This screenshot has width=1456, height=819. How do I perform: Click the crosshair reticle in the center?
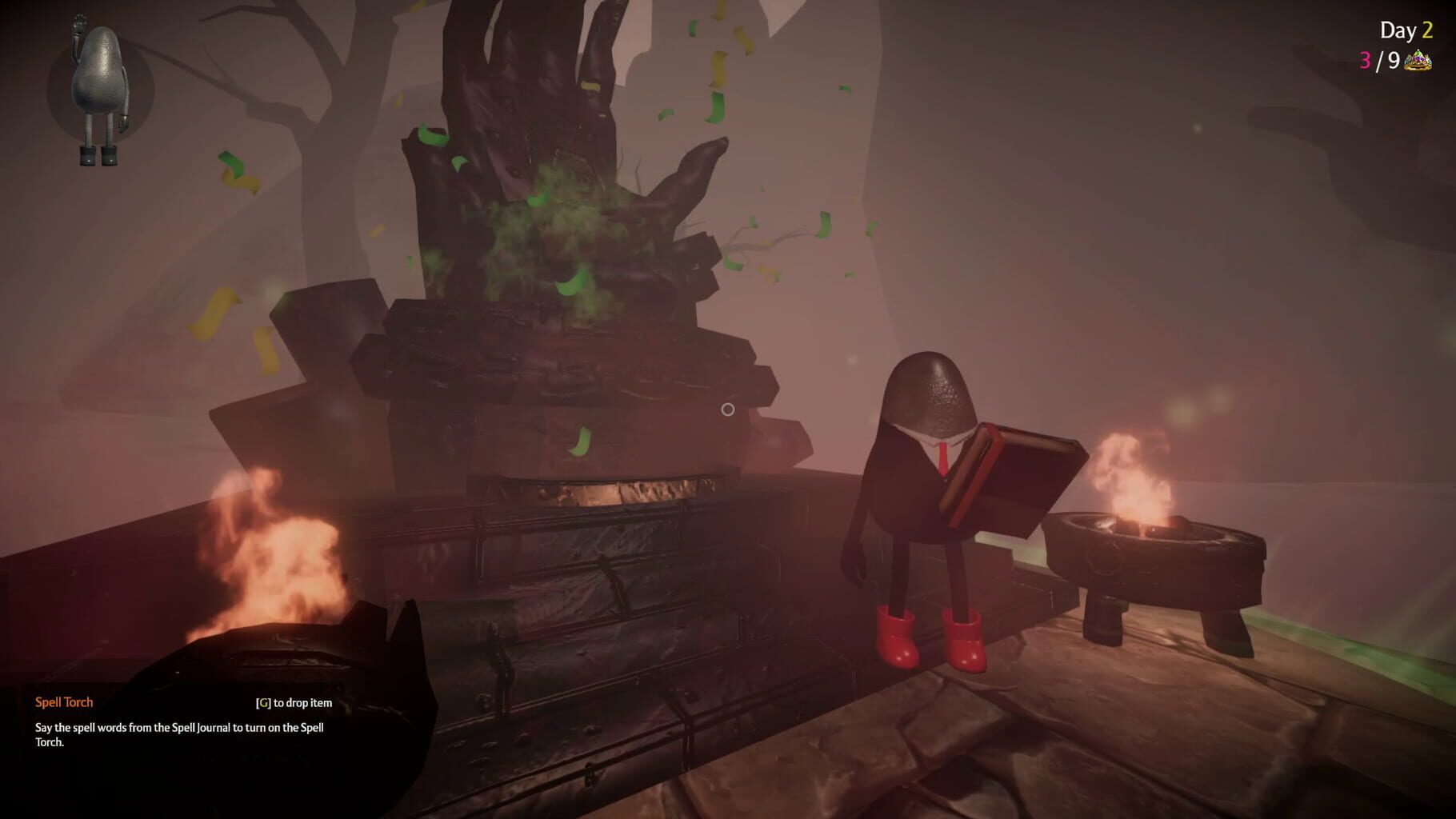[727, 409]
